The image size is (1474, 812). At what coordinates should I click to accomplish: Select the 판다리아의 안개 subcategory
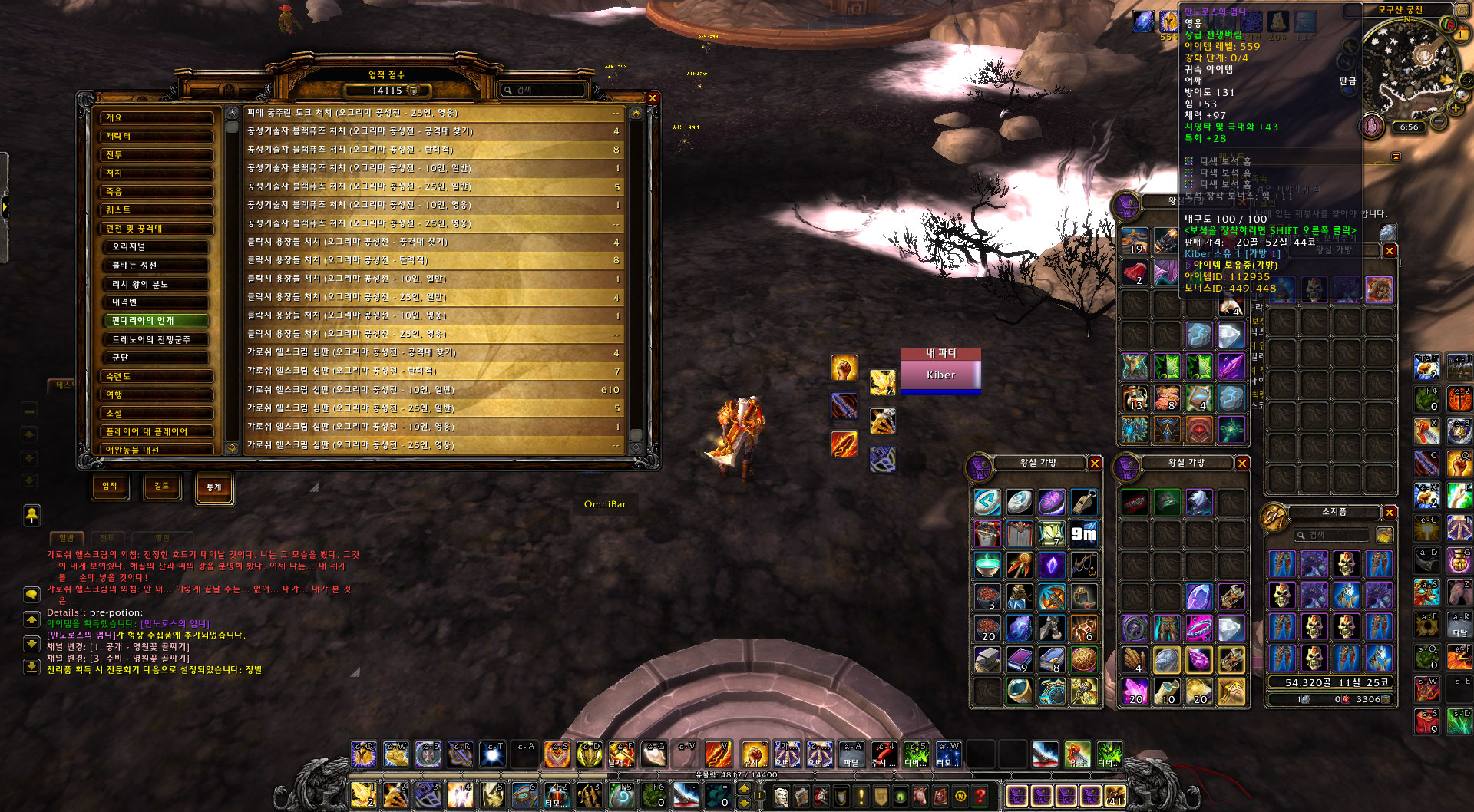point(160,321)
